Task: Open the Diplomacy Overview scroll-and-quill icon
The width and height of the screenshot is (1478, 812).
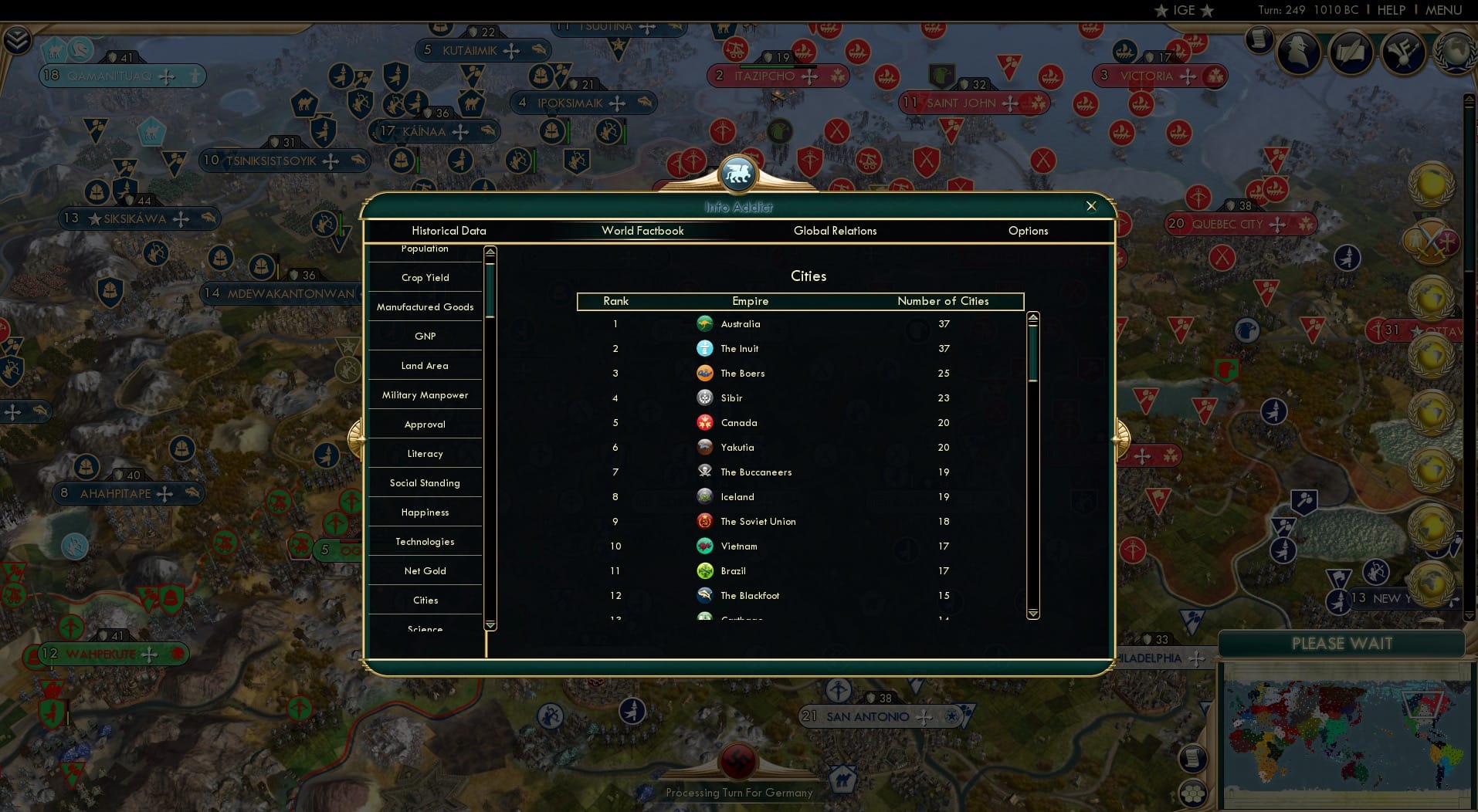Action: tap(1351, 53)
